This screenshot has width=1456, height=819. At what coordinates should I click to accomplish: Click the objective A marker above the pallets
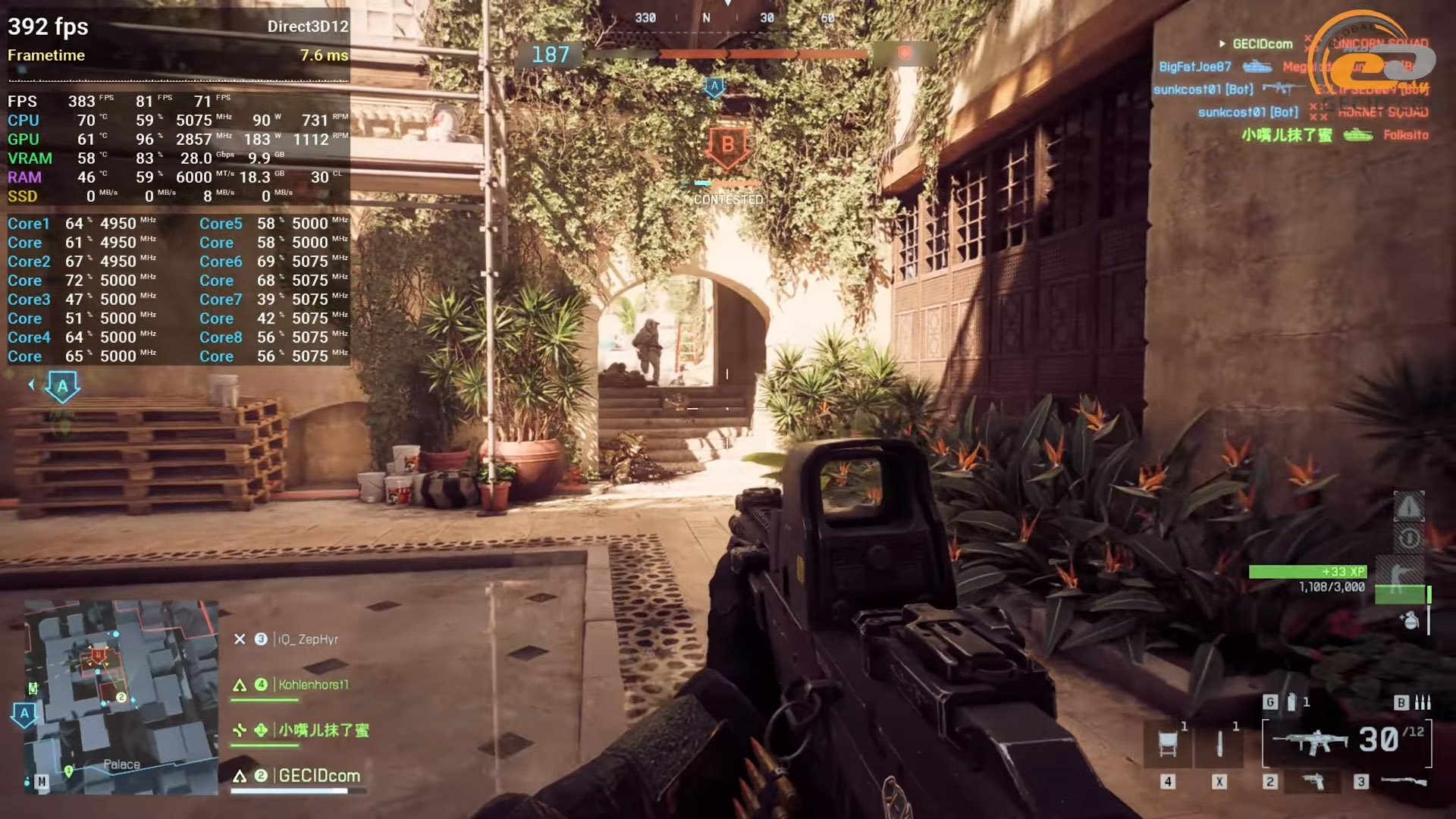[63, 387]
